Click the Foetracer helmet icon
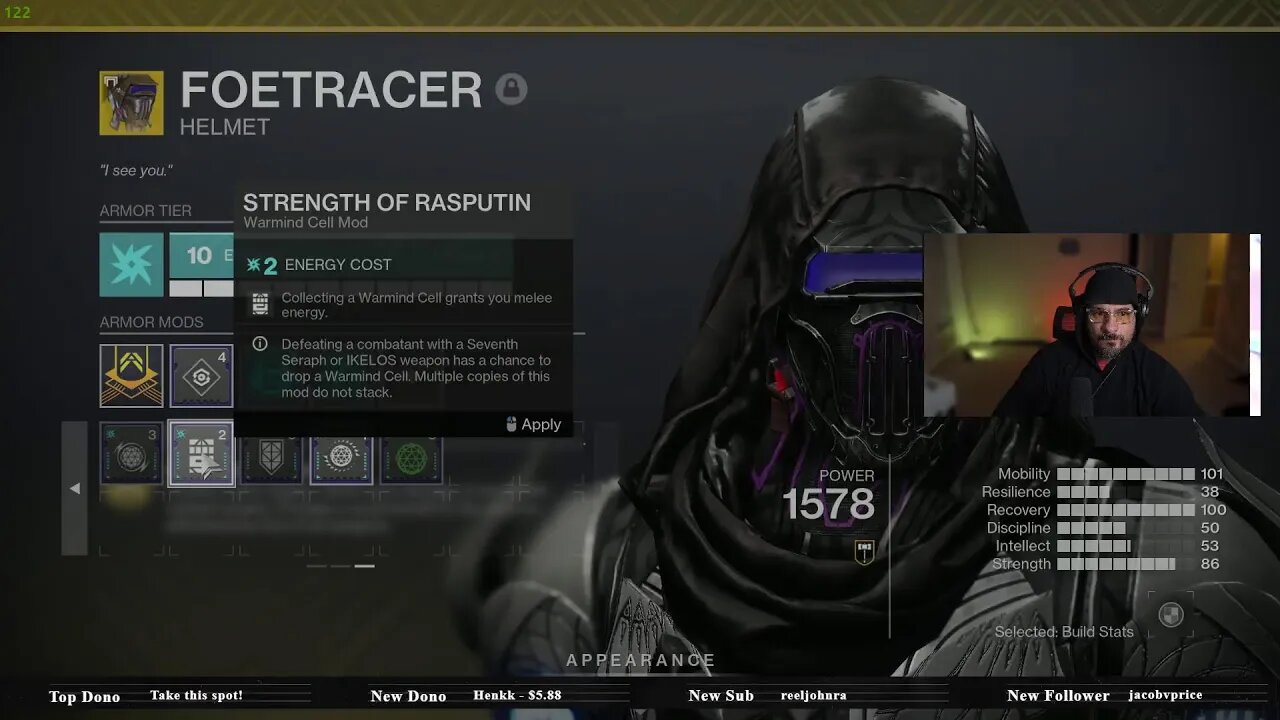 [131, 103]
